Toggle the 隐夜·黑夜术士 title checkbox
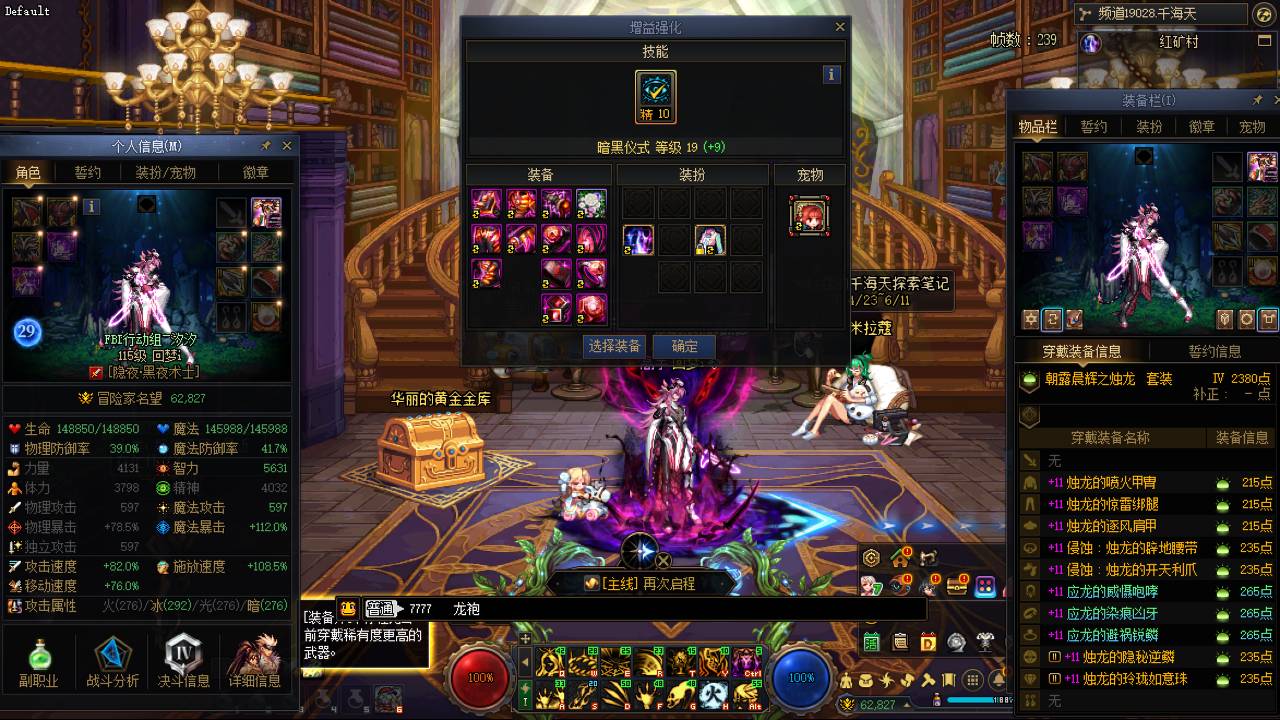This screenshot has width=1280, height=720. 96,372
